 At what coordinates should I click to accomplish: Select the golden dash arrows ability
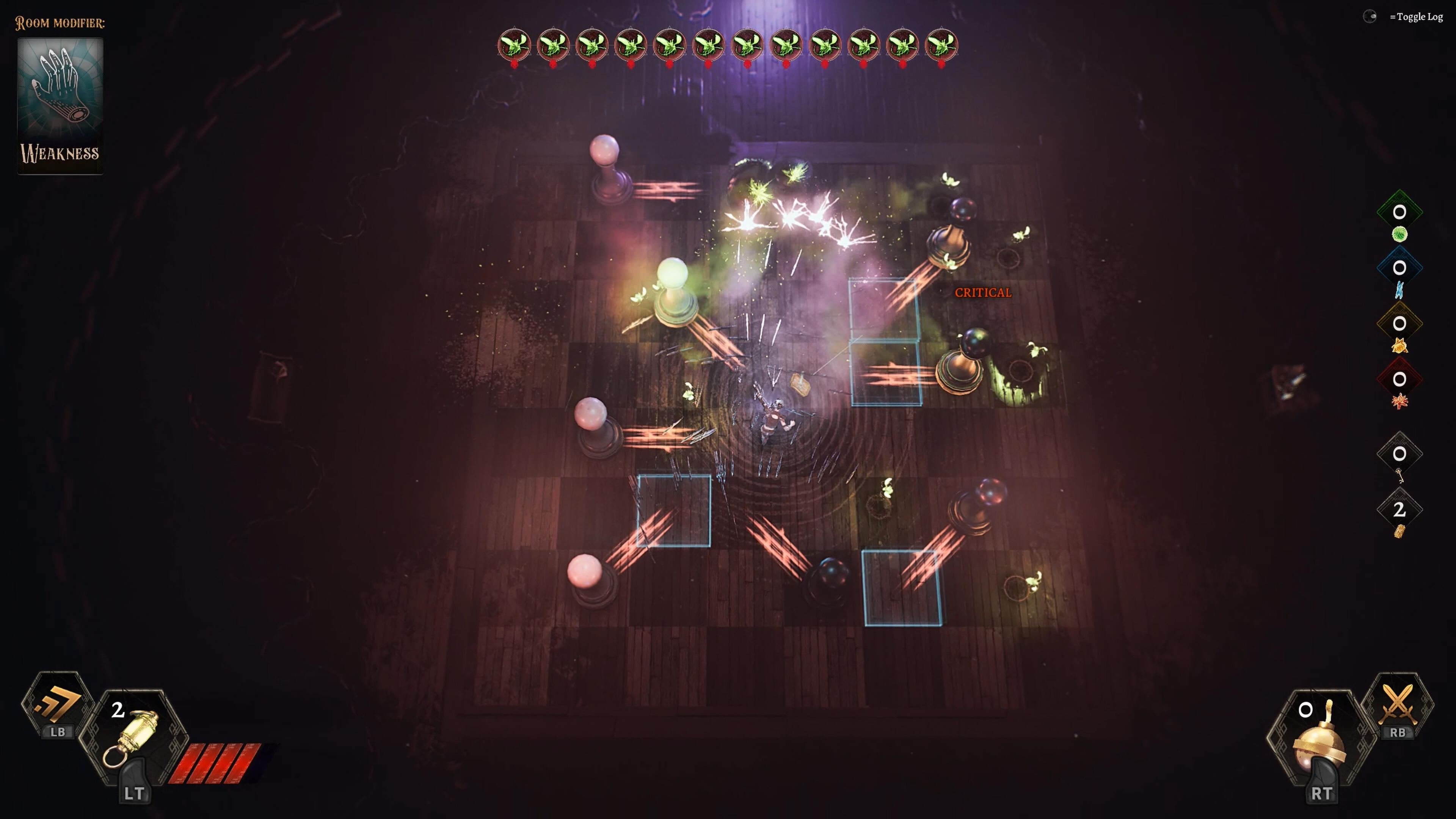coord(58,704)
